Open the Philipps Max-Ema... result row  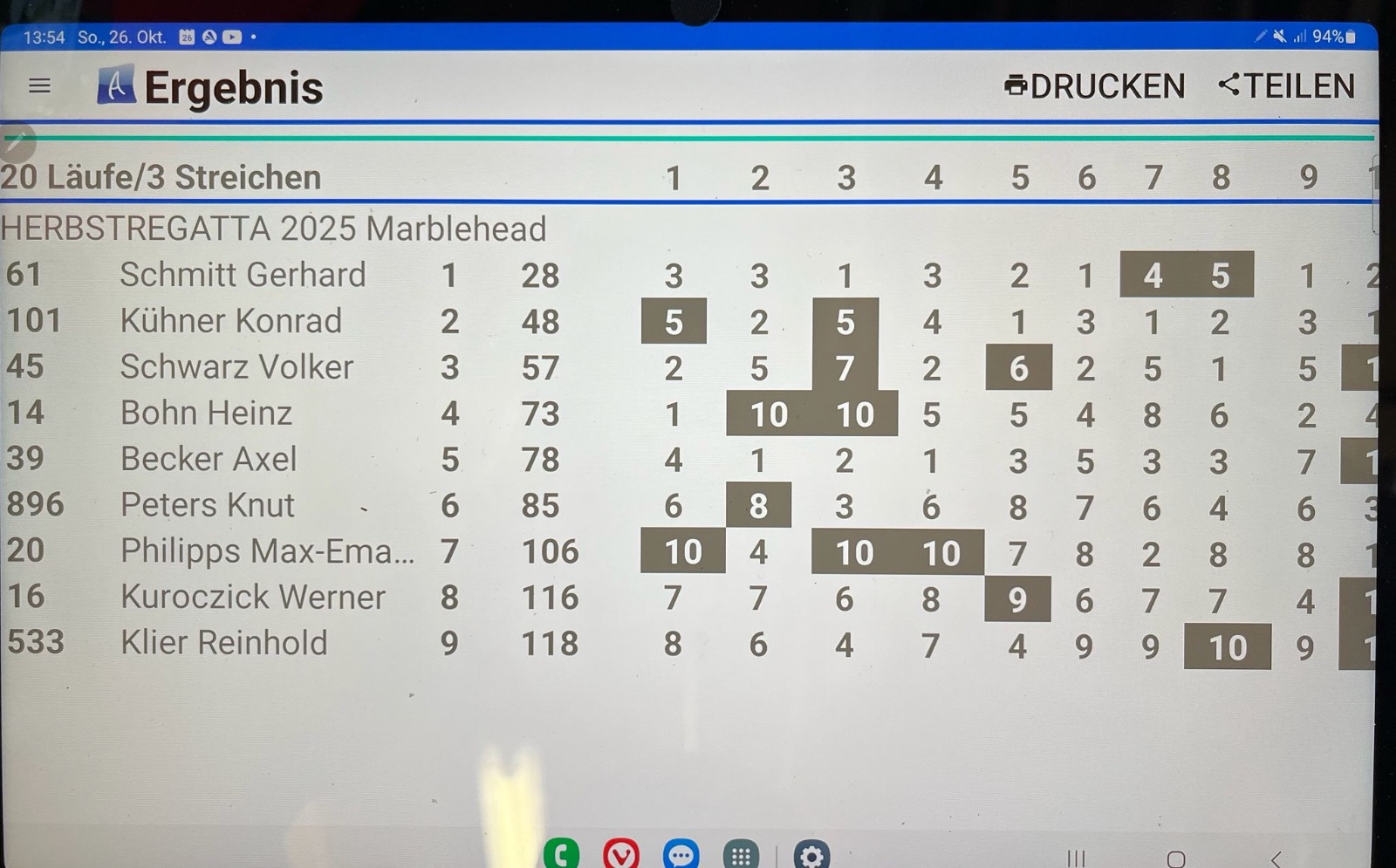coord(267,551)
